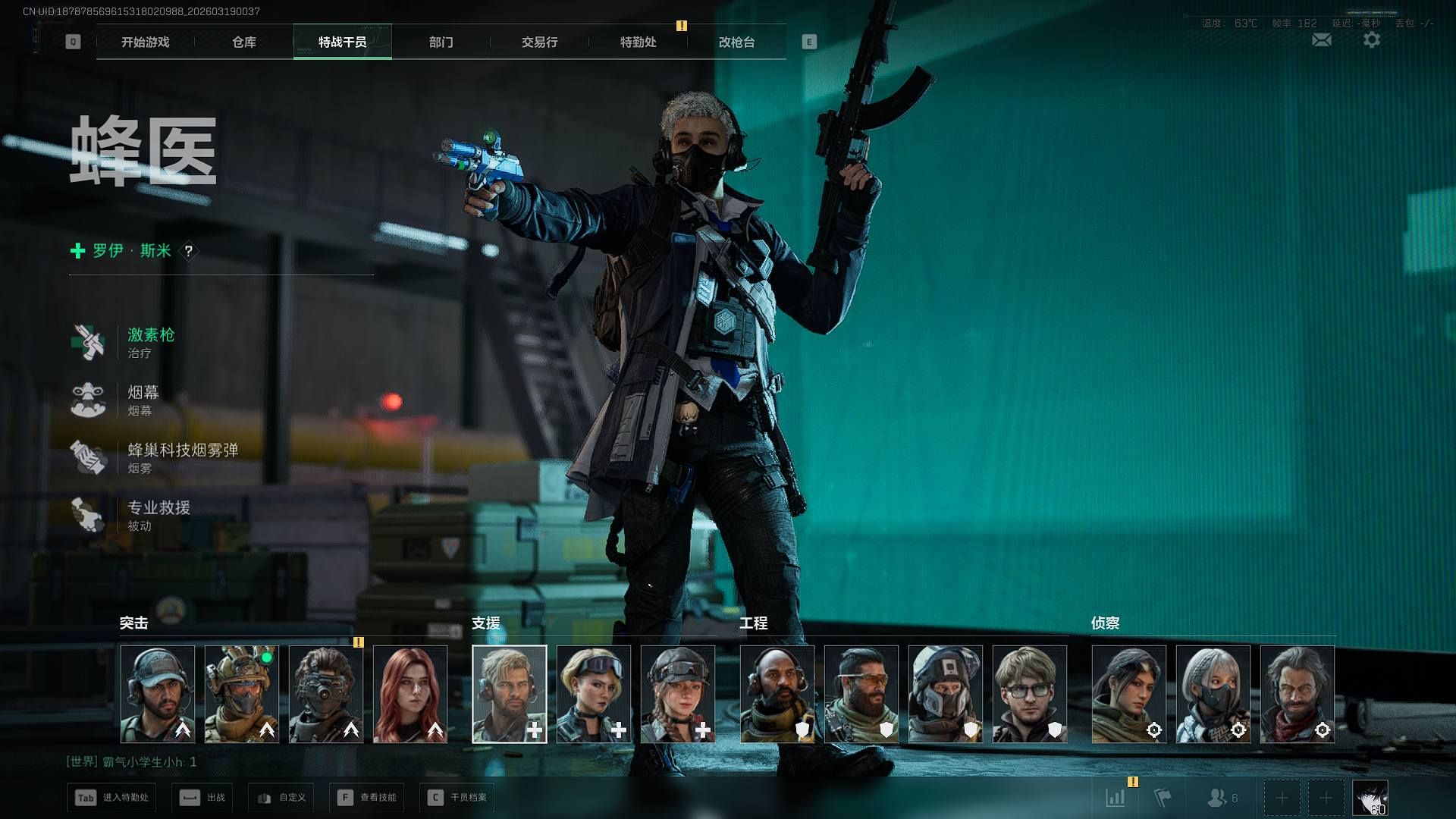The width and height of the screenshot is (1456, 819).
Task: Open the 交易行 tab
Action: point(539,42)
